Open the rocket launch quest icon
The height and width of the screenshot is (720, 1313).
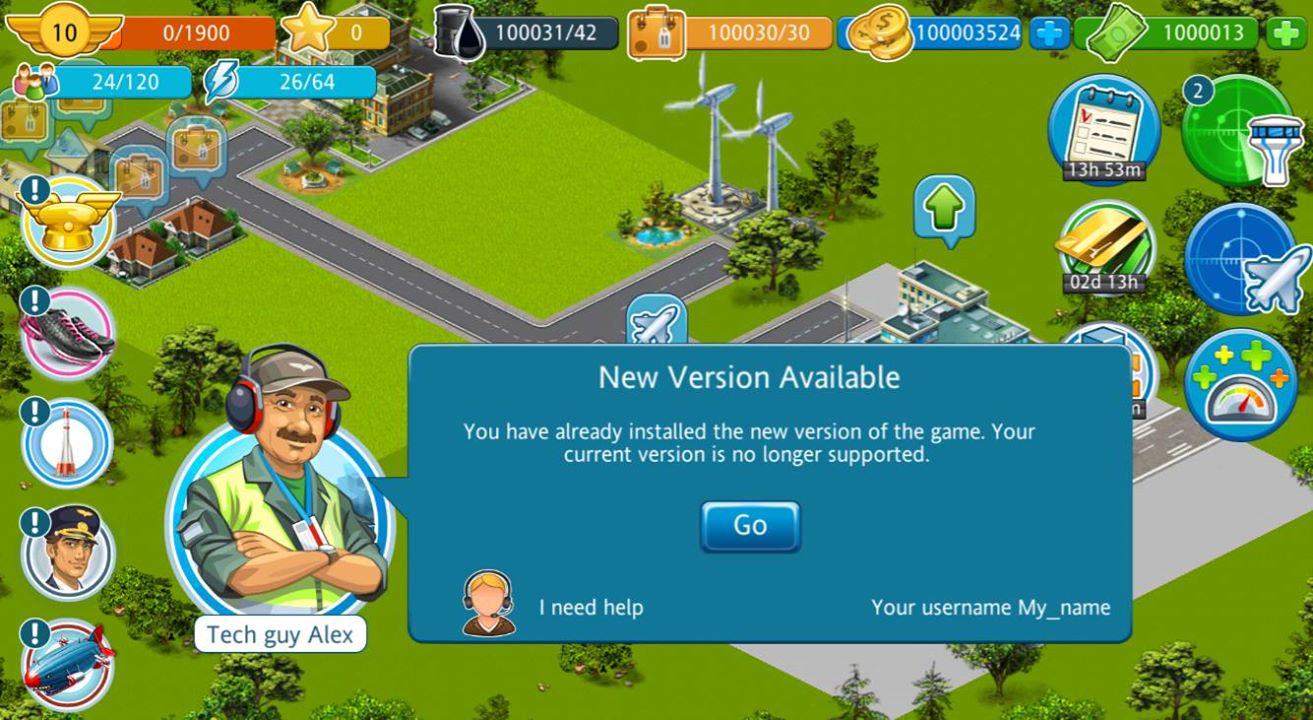click(68, 441)
